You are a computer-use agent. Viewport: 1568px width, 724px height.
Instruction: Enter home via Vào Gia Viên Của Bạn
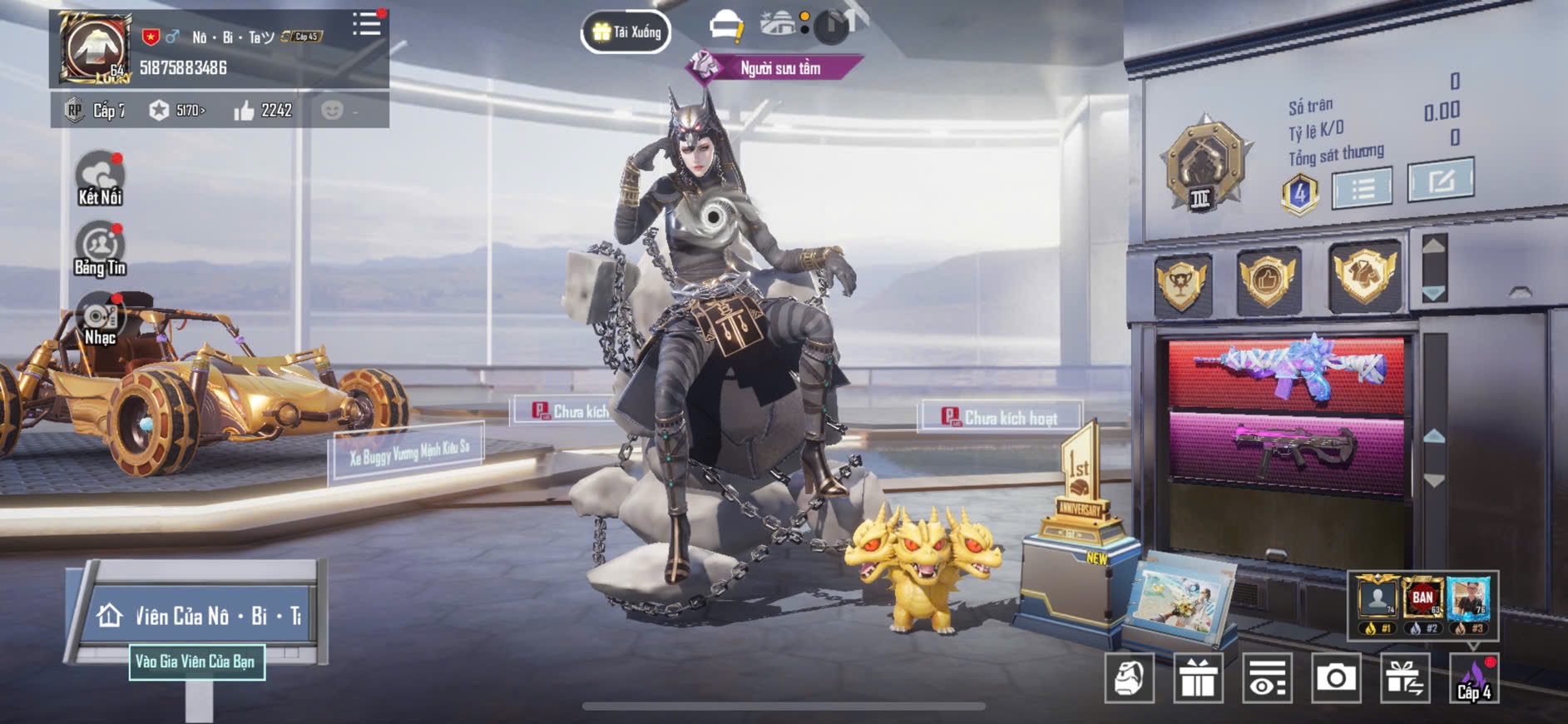coord(197,662)
